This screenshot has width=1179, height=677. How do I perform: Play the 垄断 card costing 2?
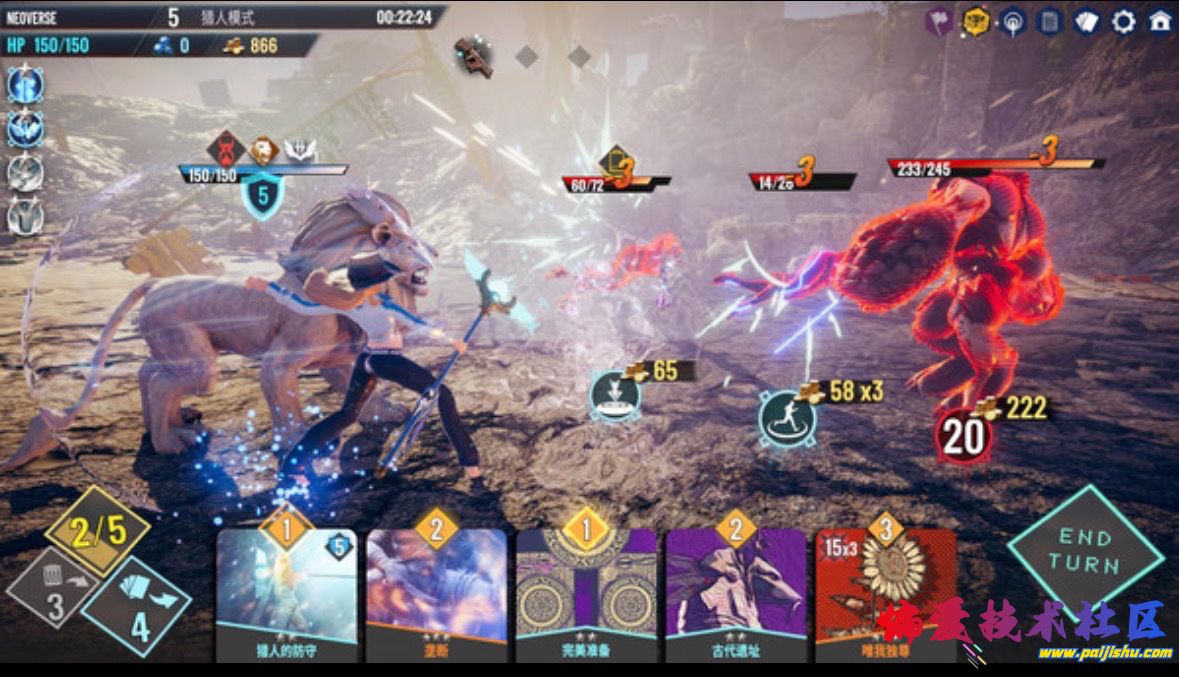tap(436, 590)
